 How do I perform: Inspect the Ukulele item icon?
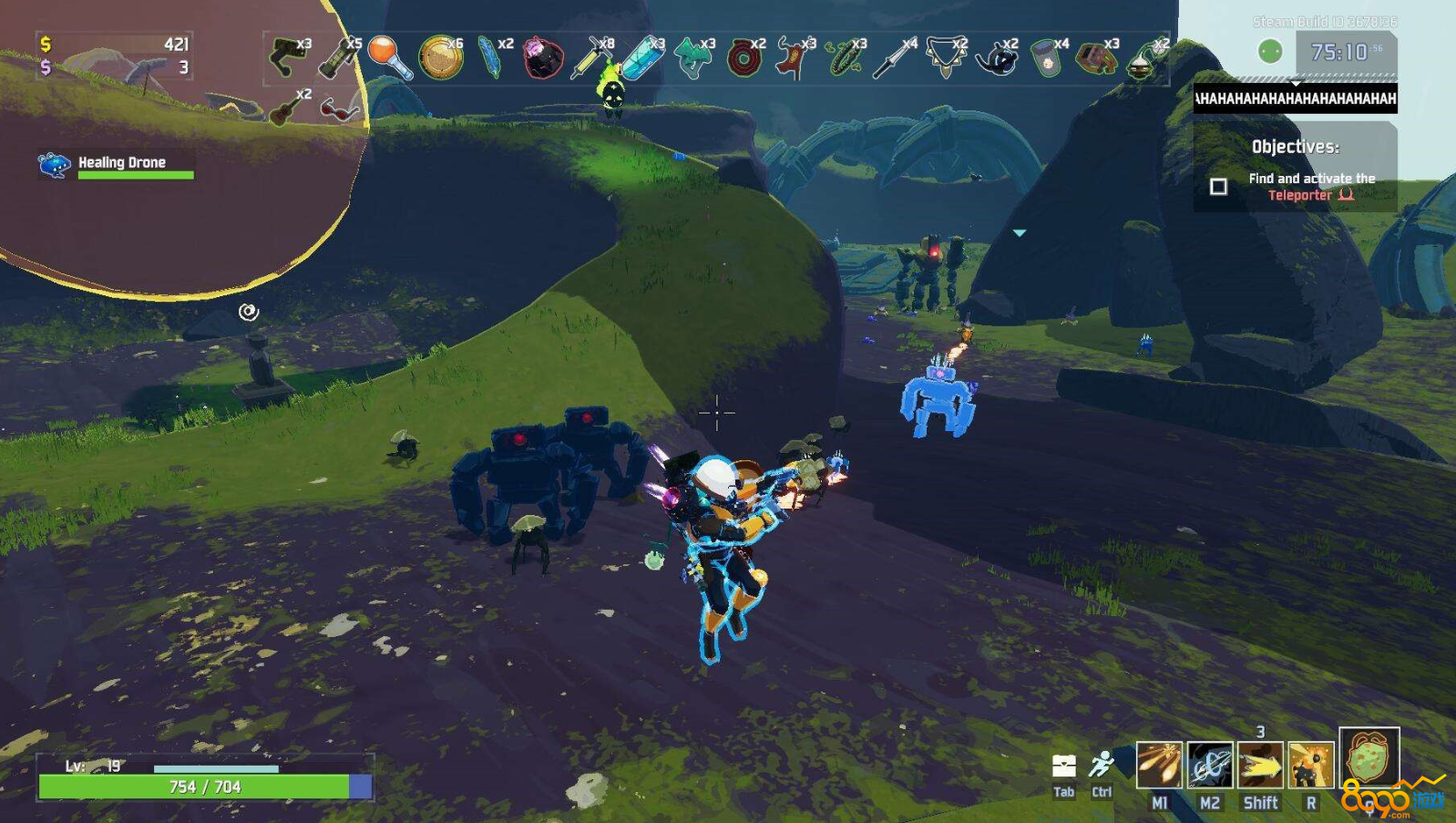(x=286, y=108)
